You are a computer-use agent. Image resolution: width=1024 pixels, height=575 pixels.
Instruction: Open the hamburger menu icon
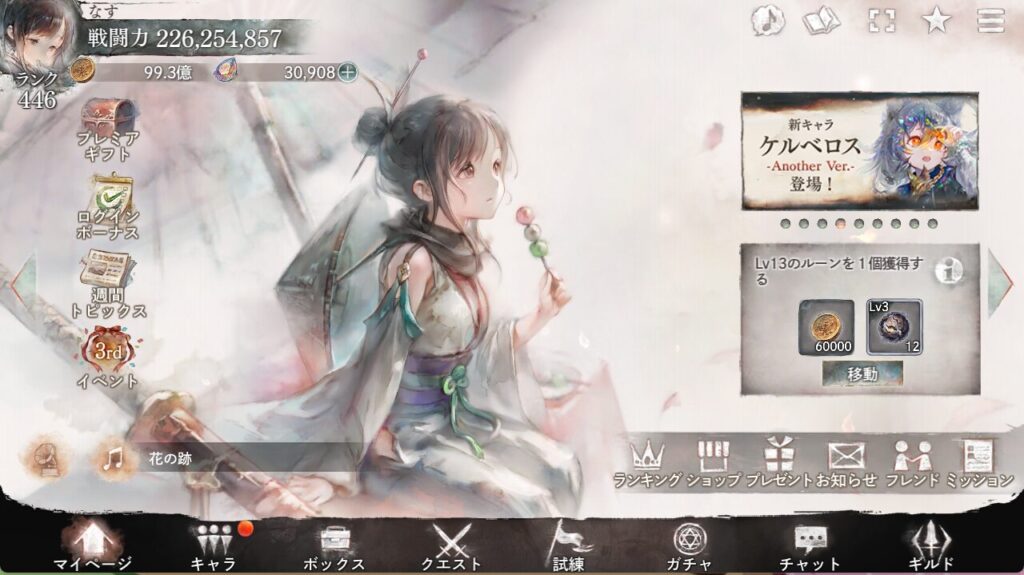click(990, 20)
